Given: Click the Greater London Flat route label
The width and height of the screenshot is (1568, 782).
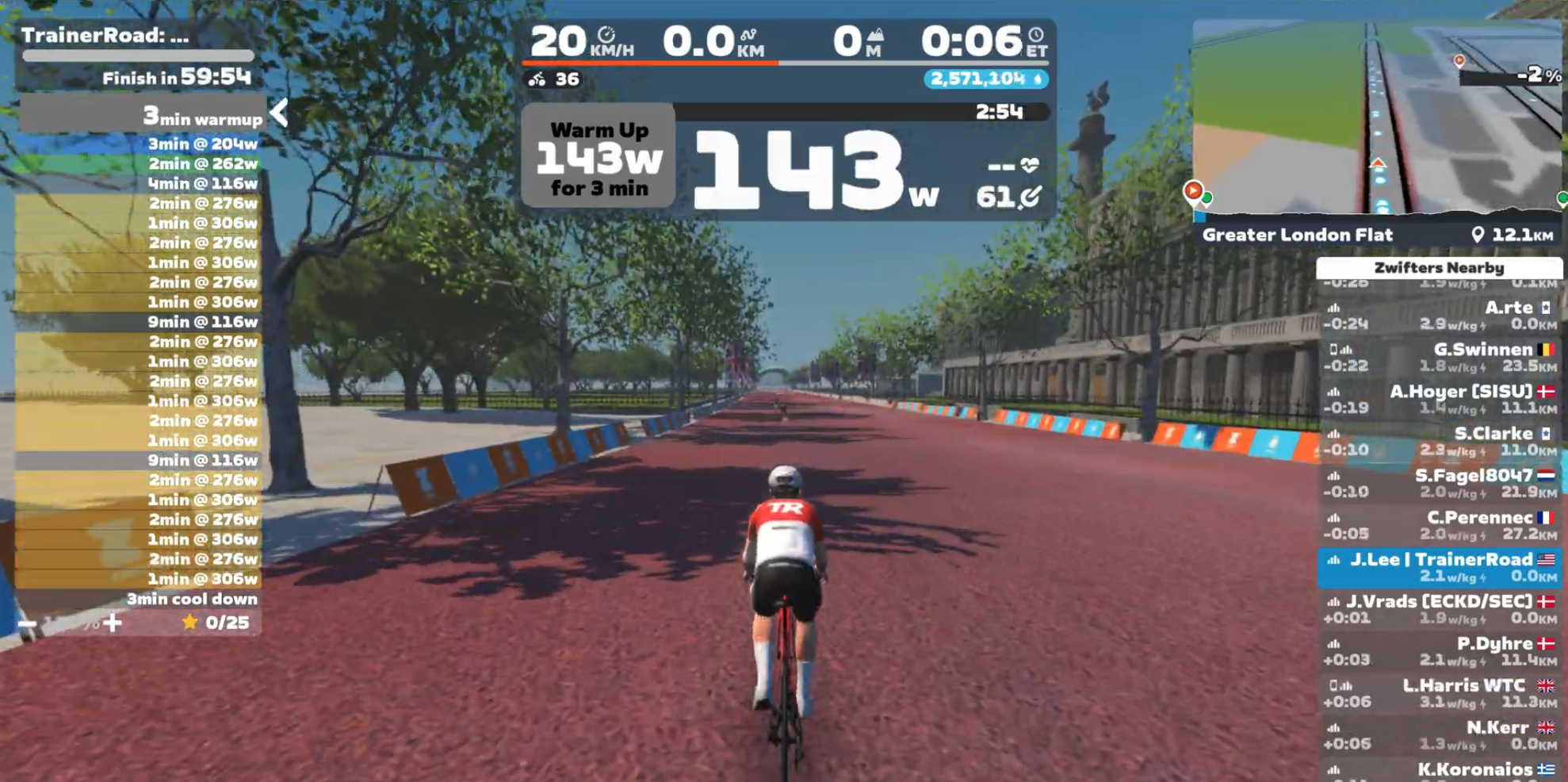Looking at the screenshot, I should 1298,235.
